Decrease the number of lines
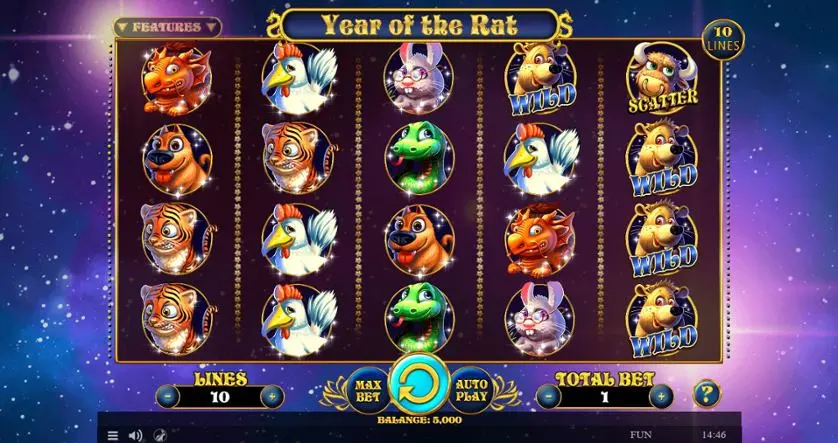838x443 pixels. (x=166, y=396)
